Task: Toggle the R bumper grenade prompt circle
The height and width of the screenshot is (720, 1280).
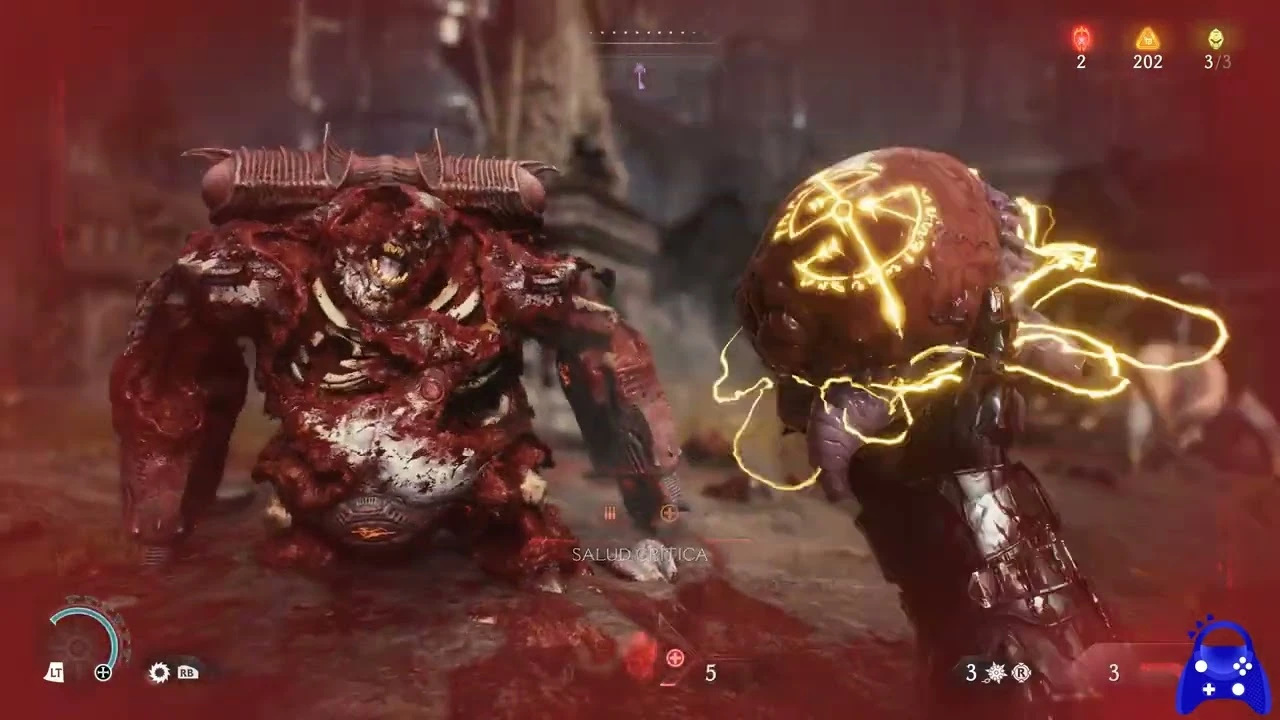Action: pyautogui.click(x=1021, y=673)
